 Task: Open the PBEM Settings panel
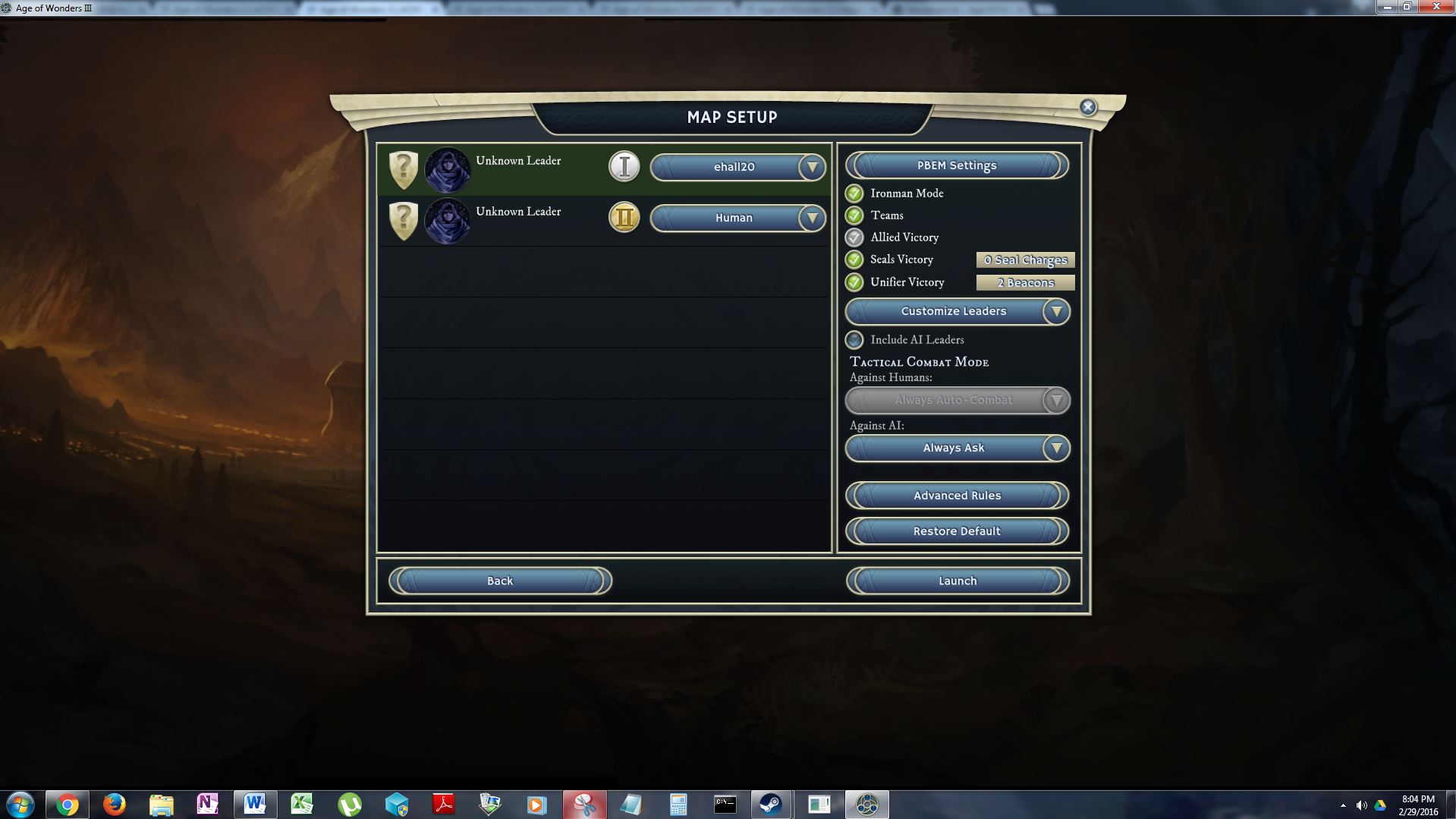click(957, 165)
